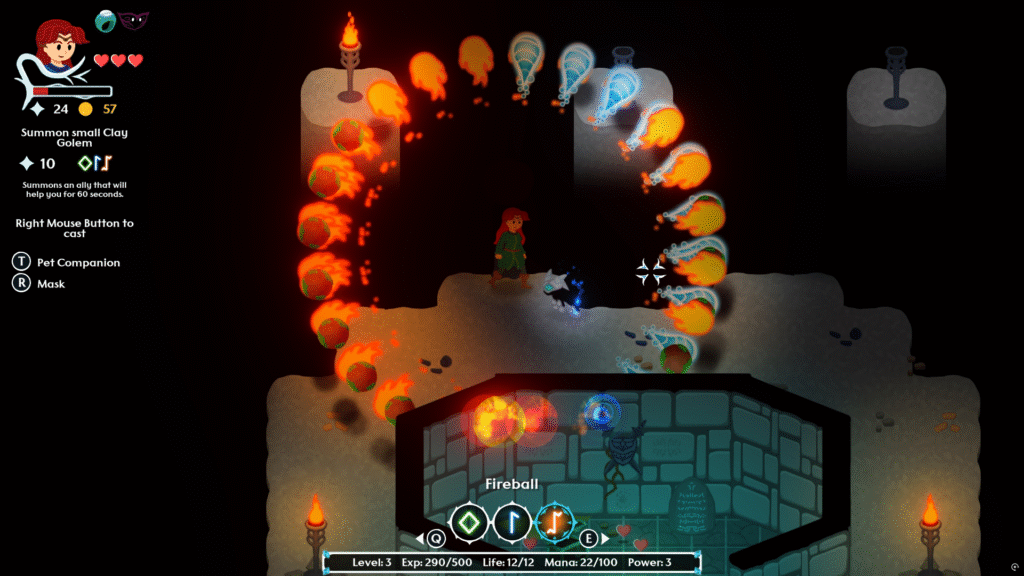Select the green diamond rune spell
Viewport: 1024px width, 576px height.
(469, 521)
